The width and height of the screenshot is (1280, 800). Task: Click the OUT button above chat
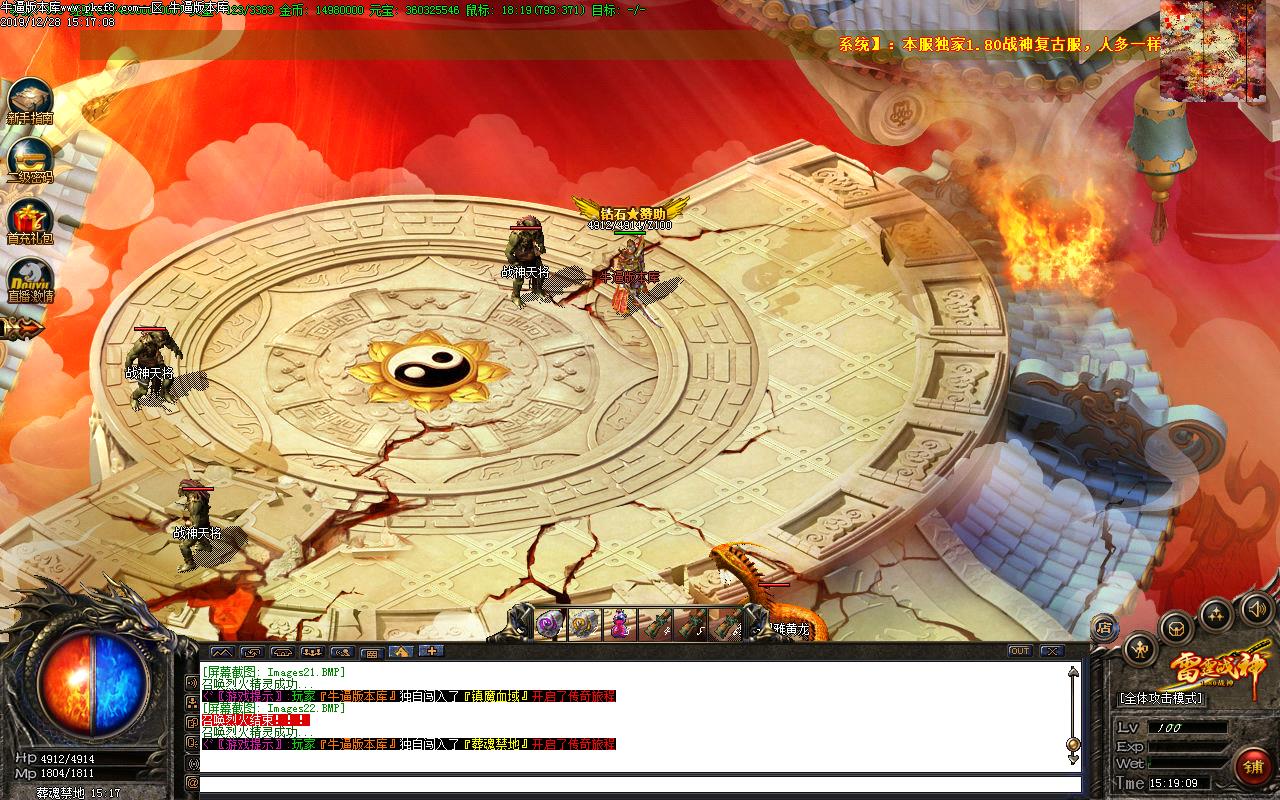pyautogui.click(x=1019, y=651)
